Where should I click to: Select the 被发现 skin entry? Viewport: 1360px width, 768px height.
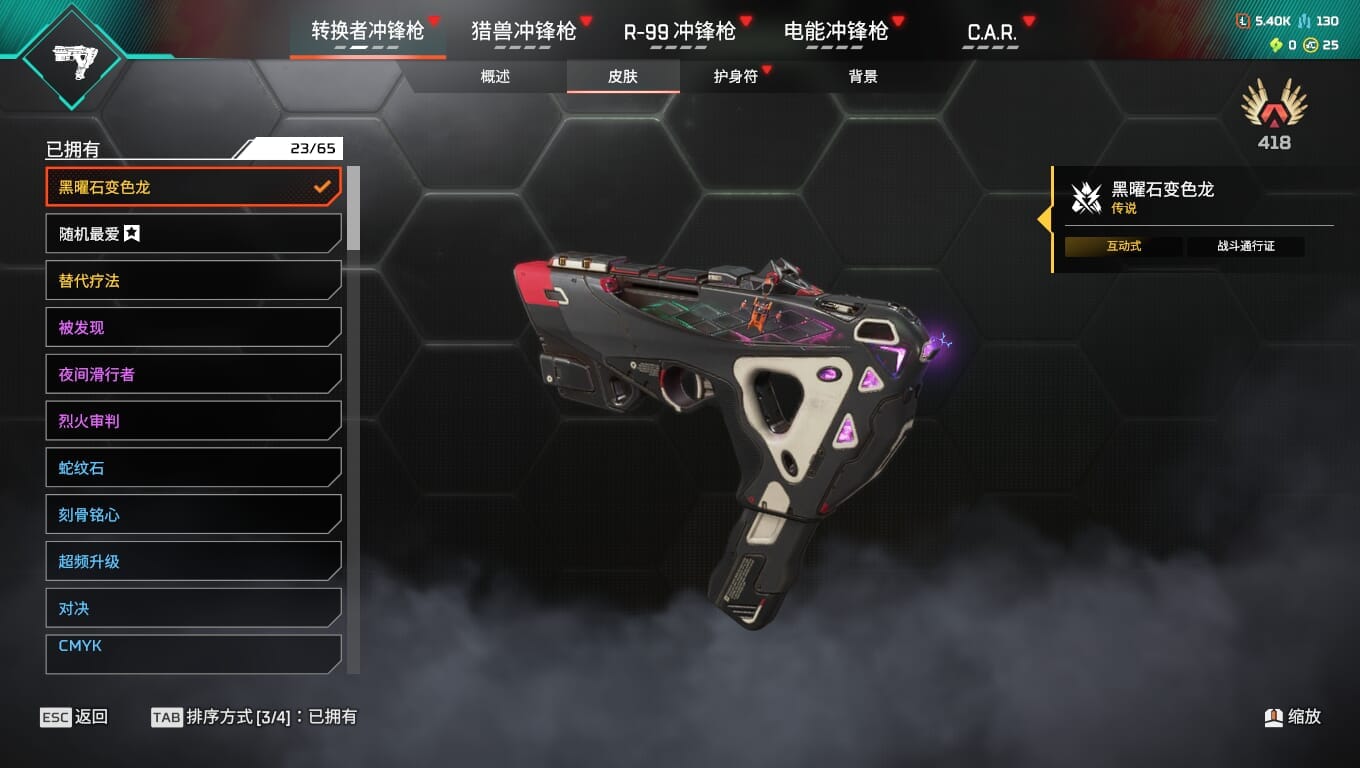tap(193, 327)
